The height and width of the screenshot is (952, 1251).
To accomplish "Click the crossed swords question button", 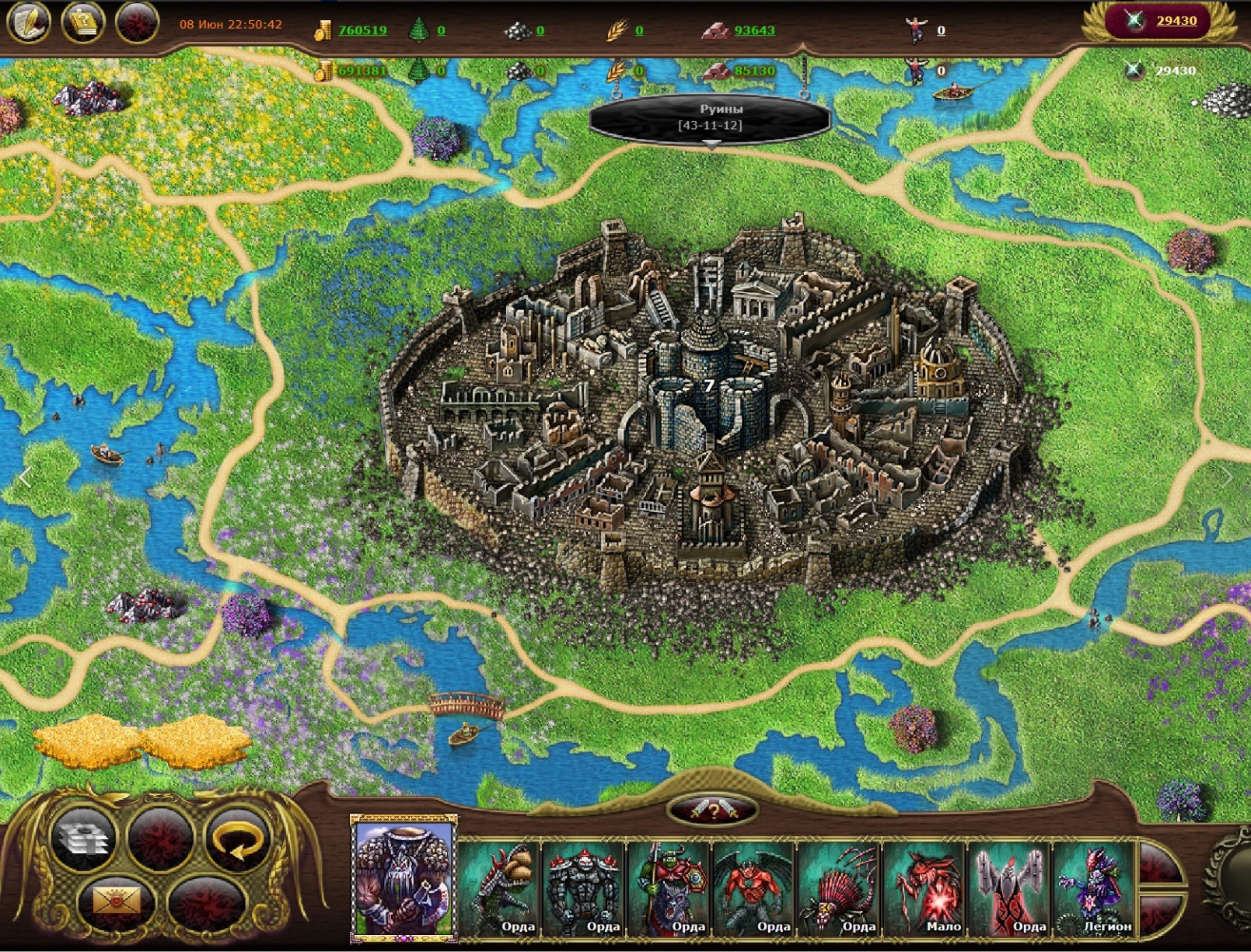I will tap(712, 810).
